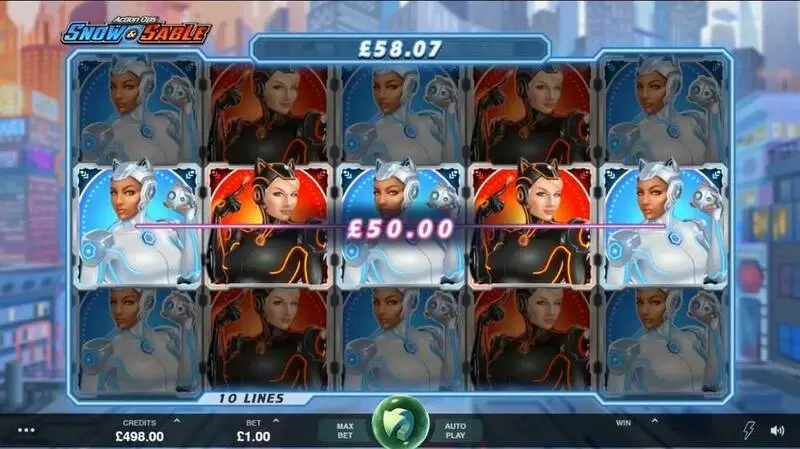Open the three-dots menu
The image size is (800, 449).
(x=26, y=431)
